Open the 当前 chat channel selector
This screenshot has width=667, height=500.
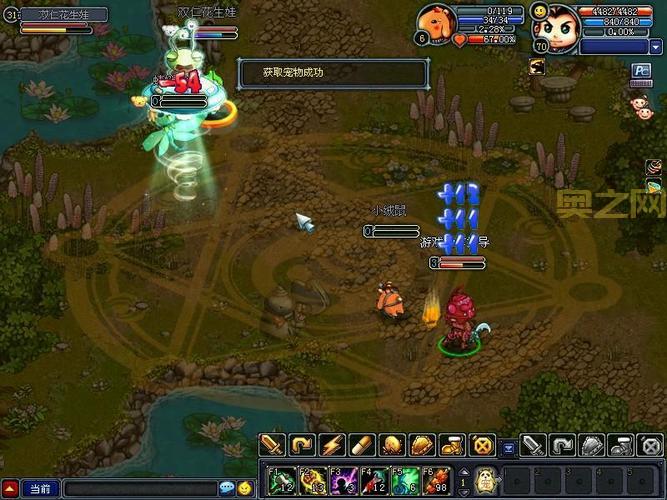point(40,489)
